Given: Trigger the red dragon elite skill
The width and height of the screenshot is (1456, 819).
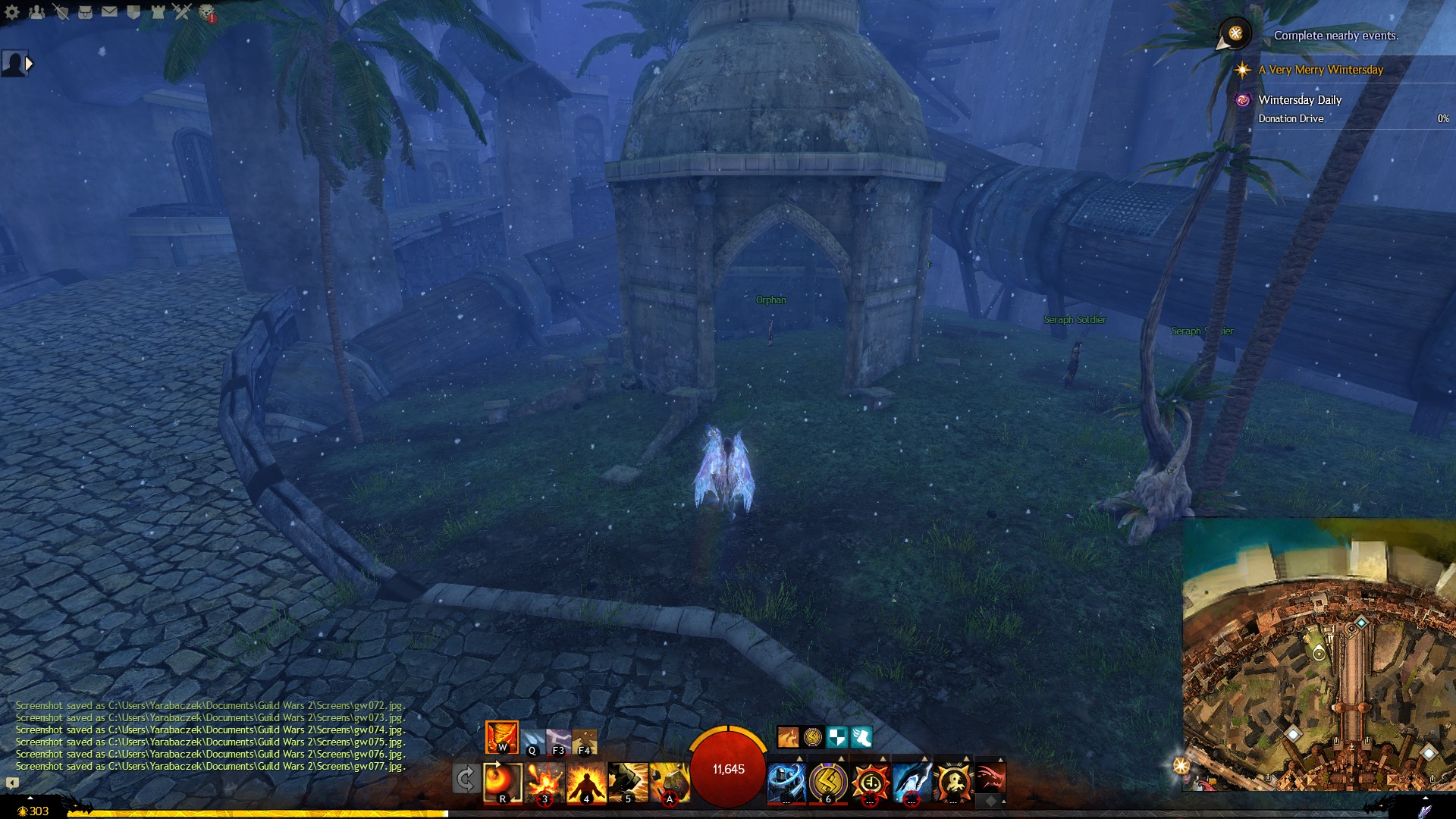Looking at the screenshot, I should click(x=990, y=777).
